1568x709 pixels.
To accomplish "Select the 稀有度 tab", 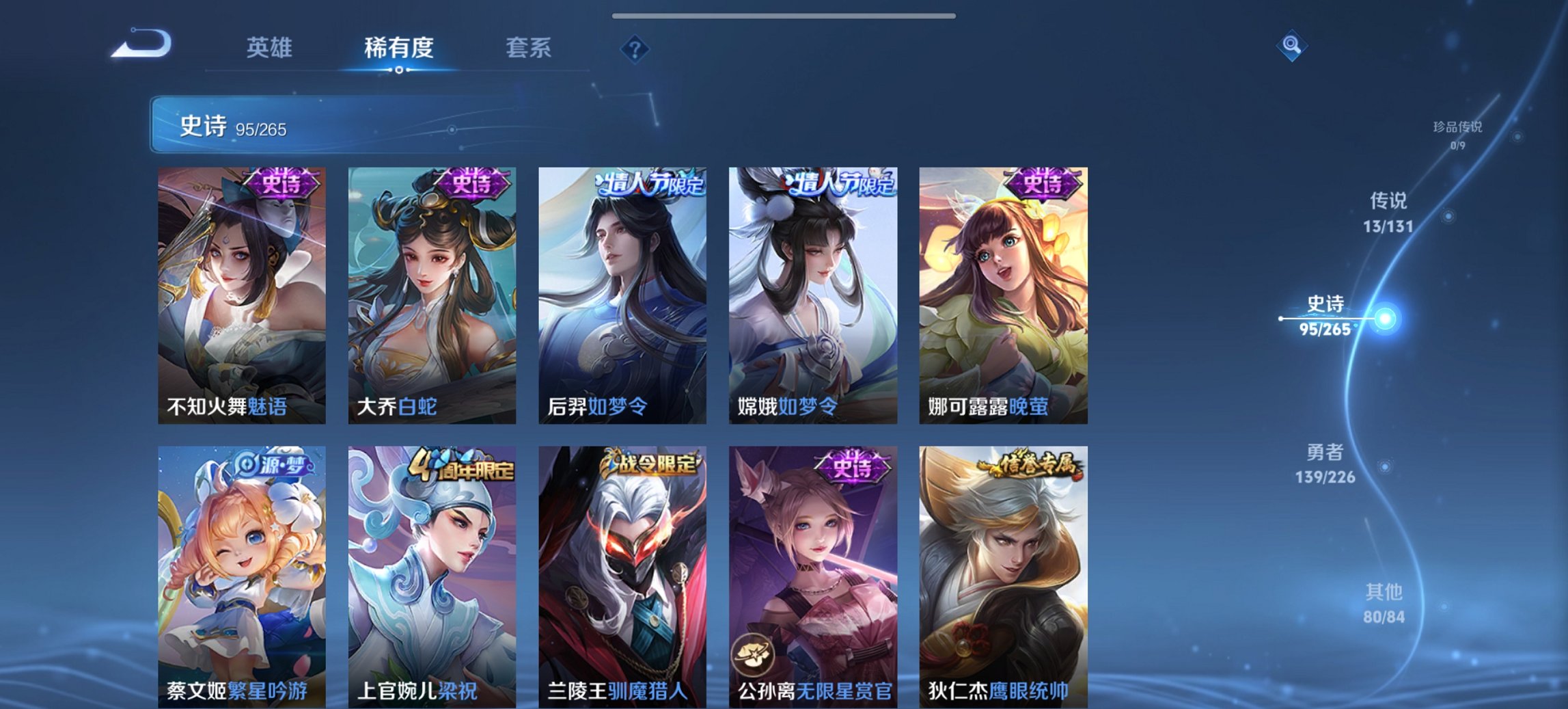I will coord(400,48).
